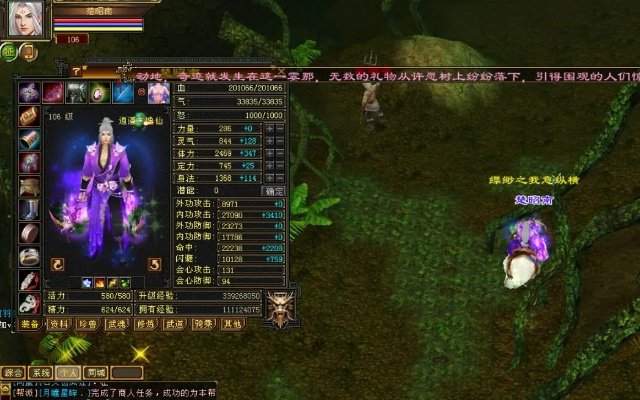The width and height of the screenshot is (640, 400).
Task: Select the 修炼 cultivation tab
Action: pos(146,324)
